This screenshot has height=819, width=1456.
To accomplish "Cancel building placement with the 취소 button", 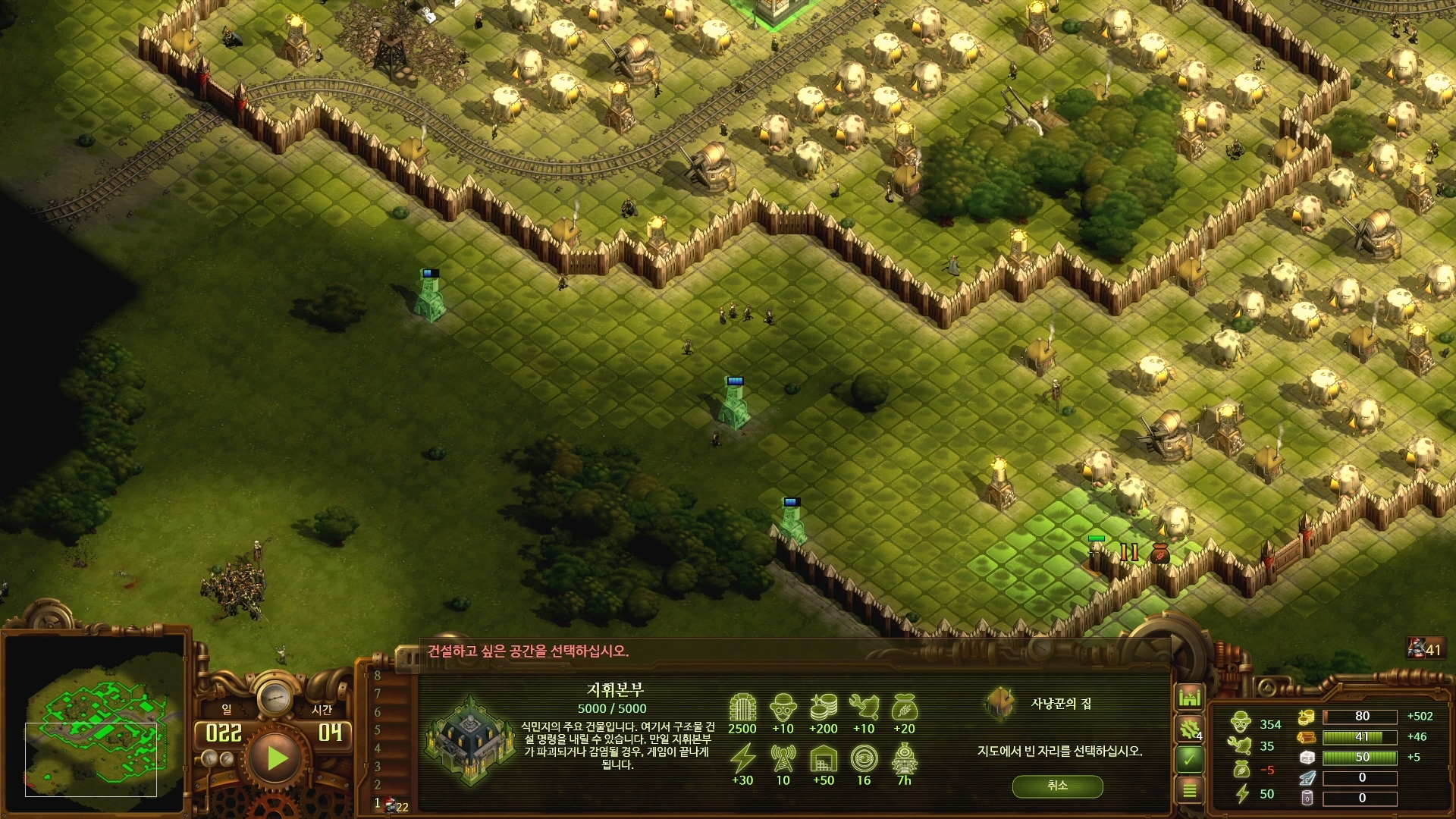I will coord(1057,786).
